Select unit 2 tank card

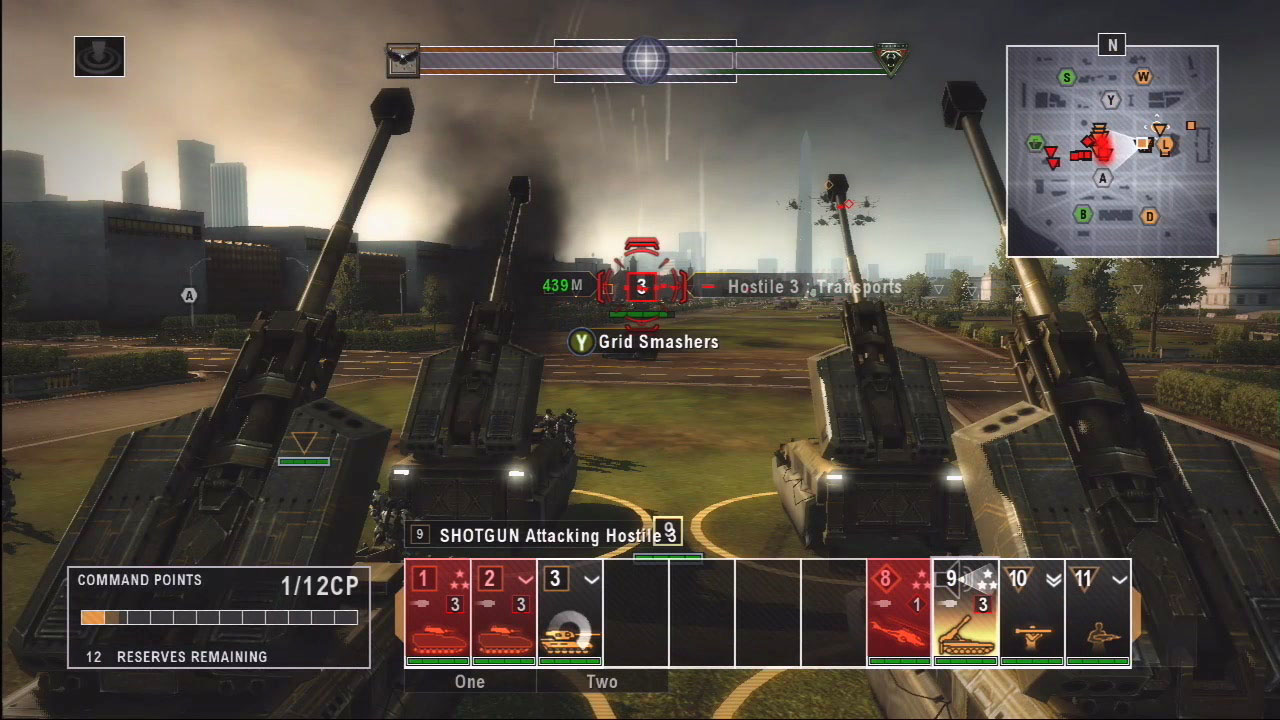(x=503, y=612)
